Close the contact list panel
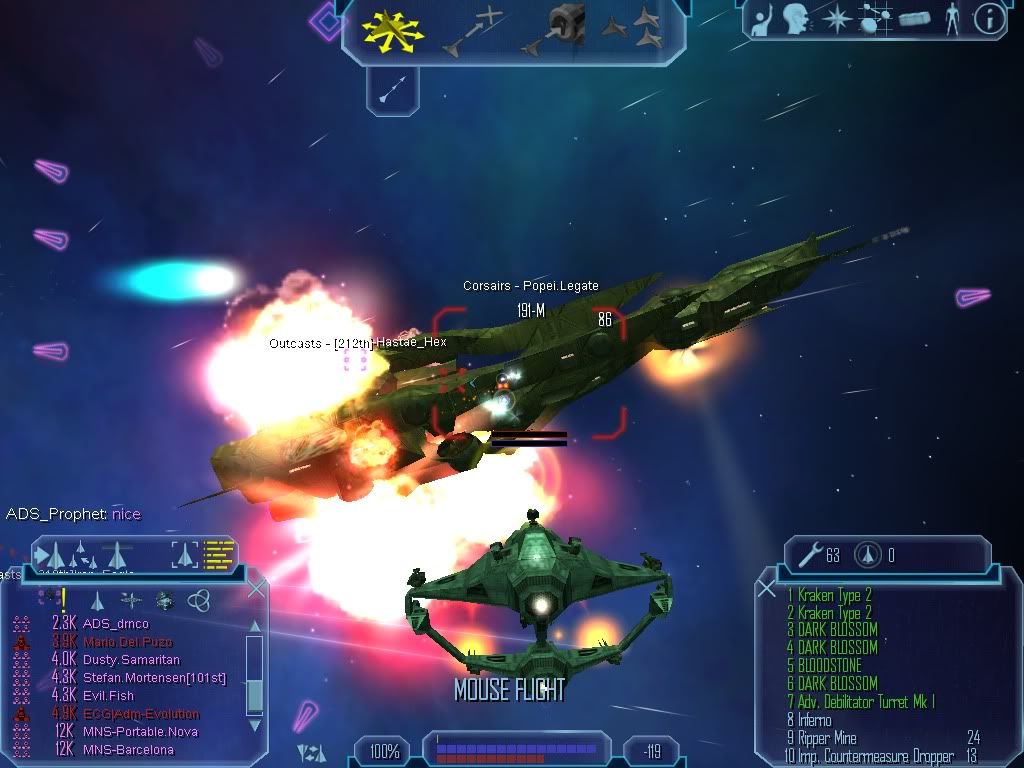 pyautogui.click(x=257, y=590)
